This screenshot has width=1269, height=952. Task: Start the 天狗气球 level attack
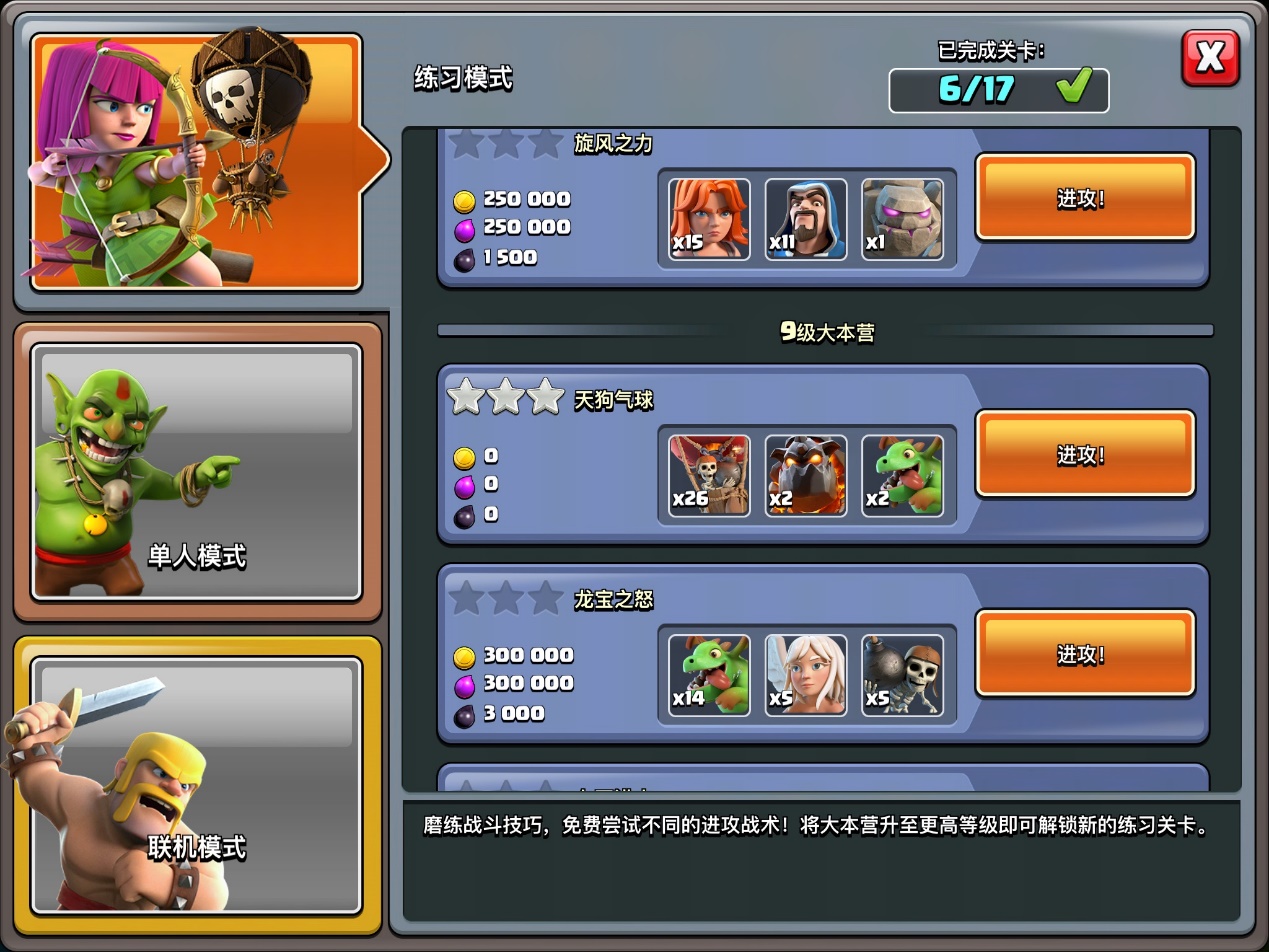point(1085,454)
